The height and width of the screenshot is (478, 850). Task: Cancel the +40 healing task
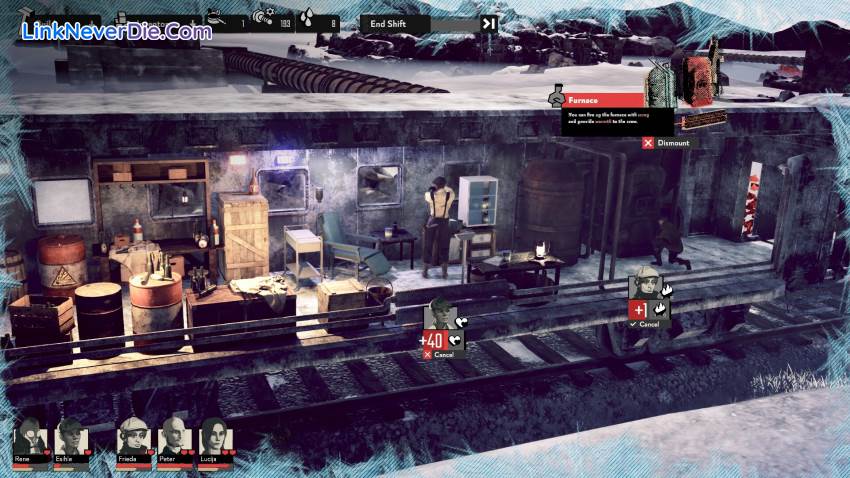441,355
